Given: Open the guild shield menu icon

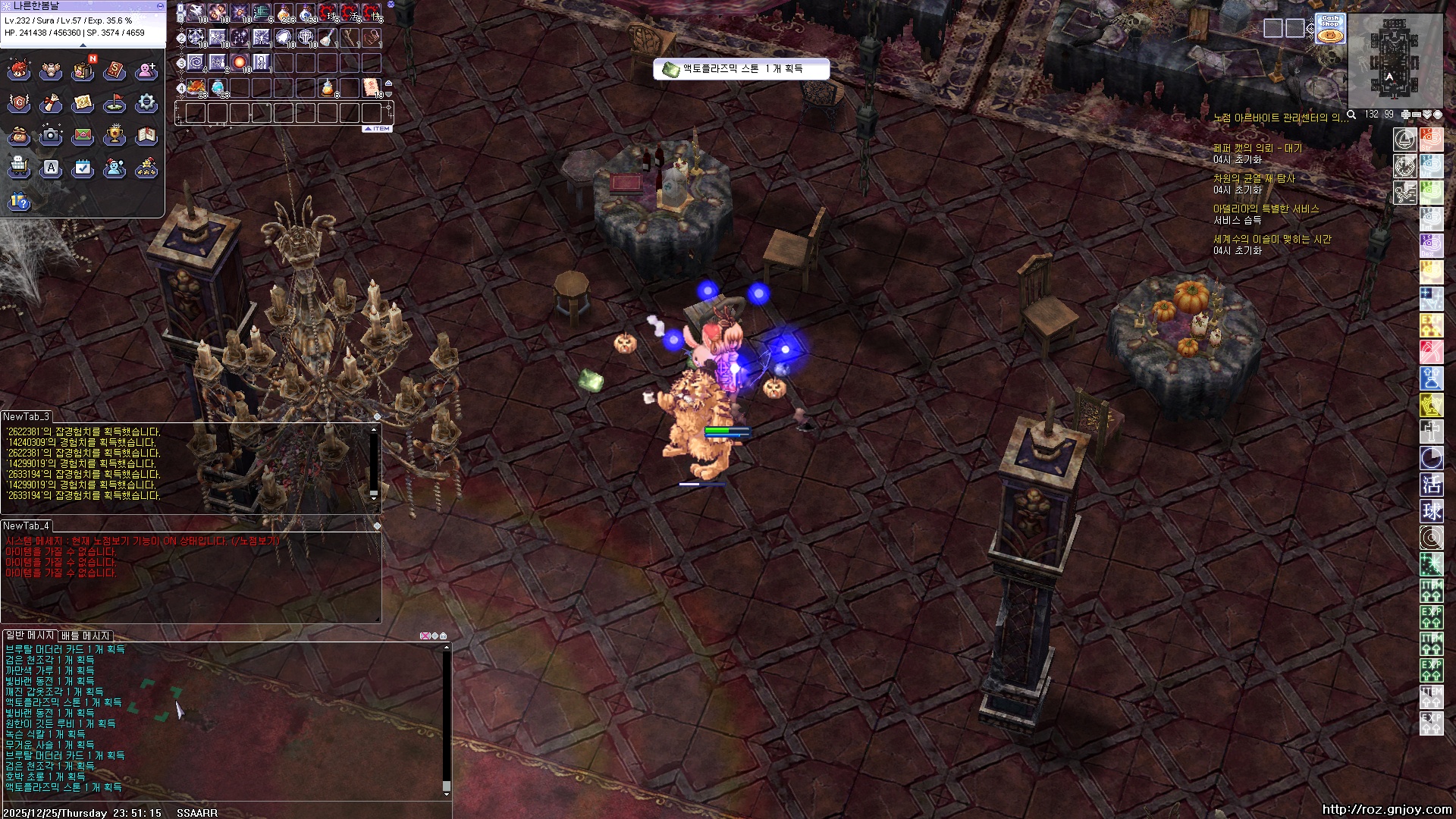Looking at the screenshot, I should (19, 102).
